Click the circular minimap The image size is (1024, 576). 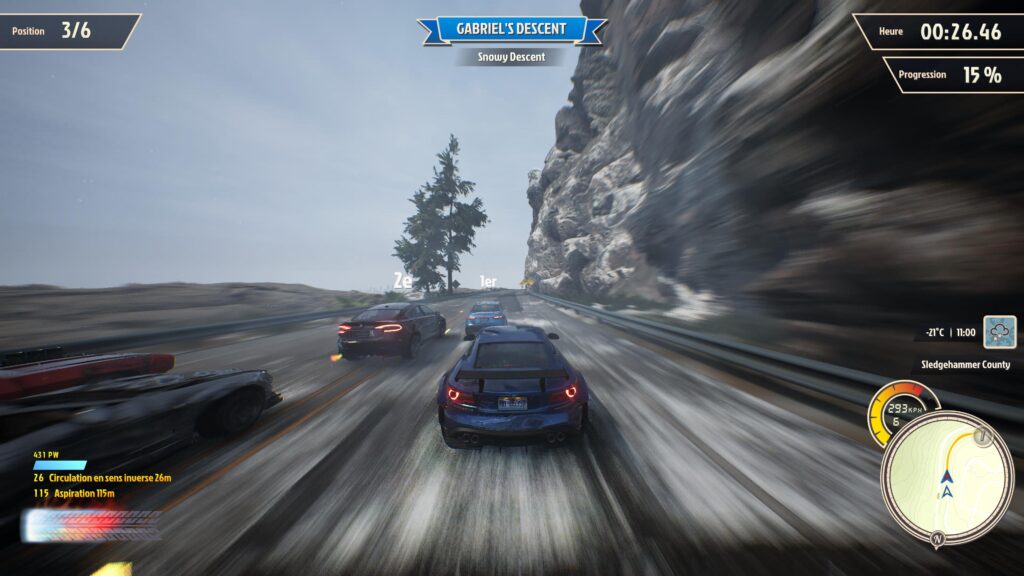coord(946,478)
